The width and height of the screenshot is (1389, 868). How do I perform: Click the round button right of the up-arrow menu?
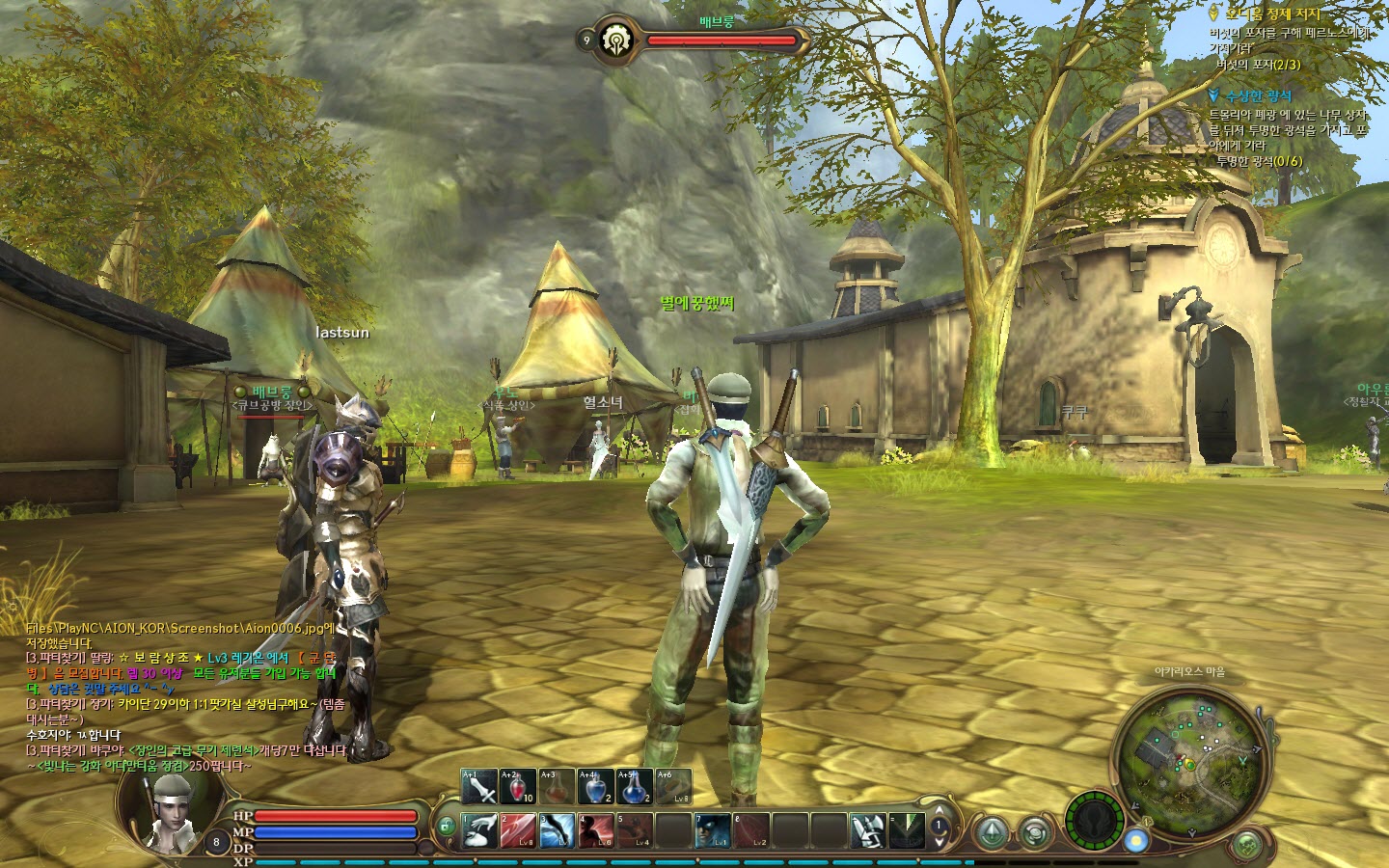pos(1035,831)
